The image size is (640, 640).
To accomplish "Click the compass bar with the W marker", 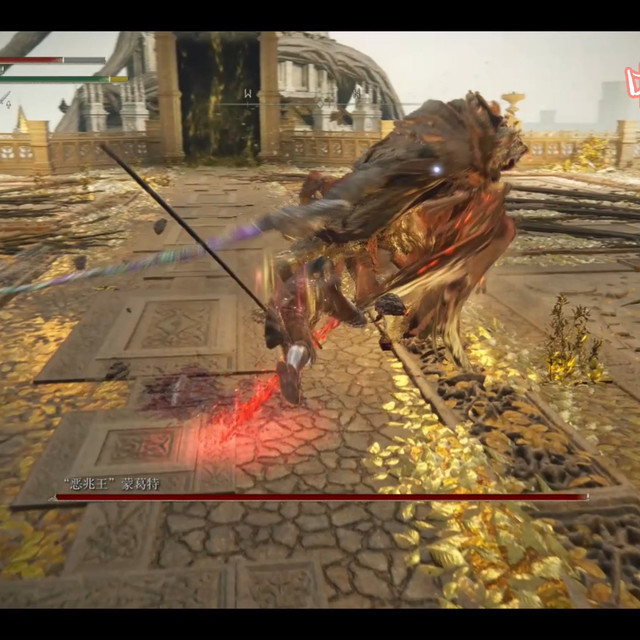I will (247, 95).
